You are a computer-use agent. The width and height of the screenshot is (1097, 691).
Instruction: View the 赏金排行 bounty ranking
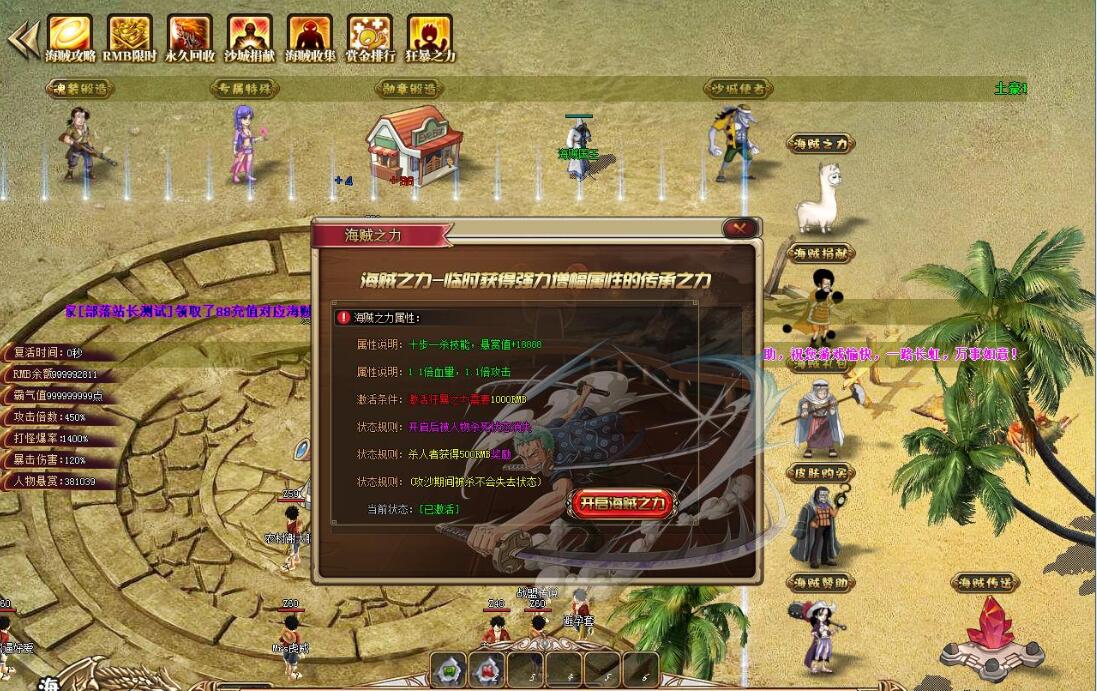click(370, 35)
